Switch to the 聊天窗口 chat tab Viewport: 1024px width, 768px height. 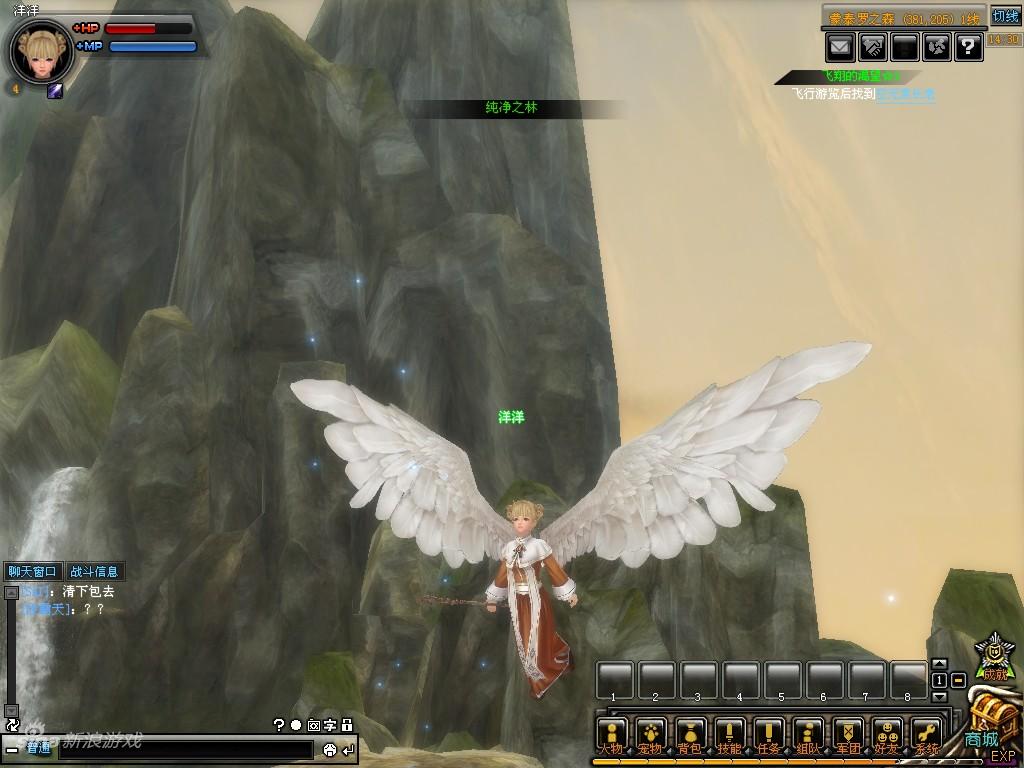coord(33,572)
